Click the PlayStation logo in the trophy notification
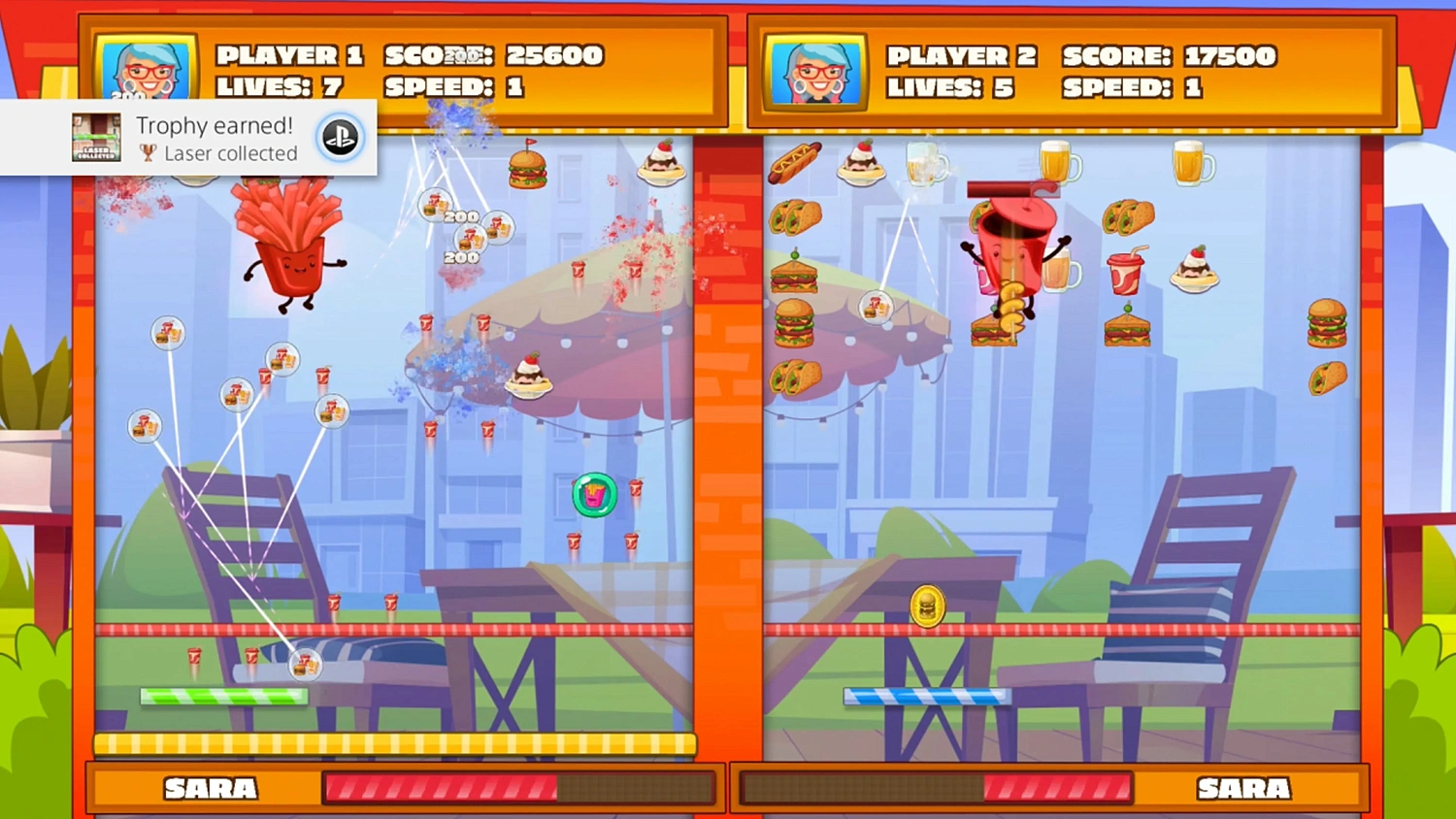Viewport: 1456px width, 819px height. coord(342,137)
